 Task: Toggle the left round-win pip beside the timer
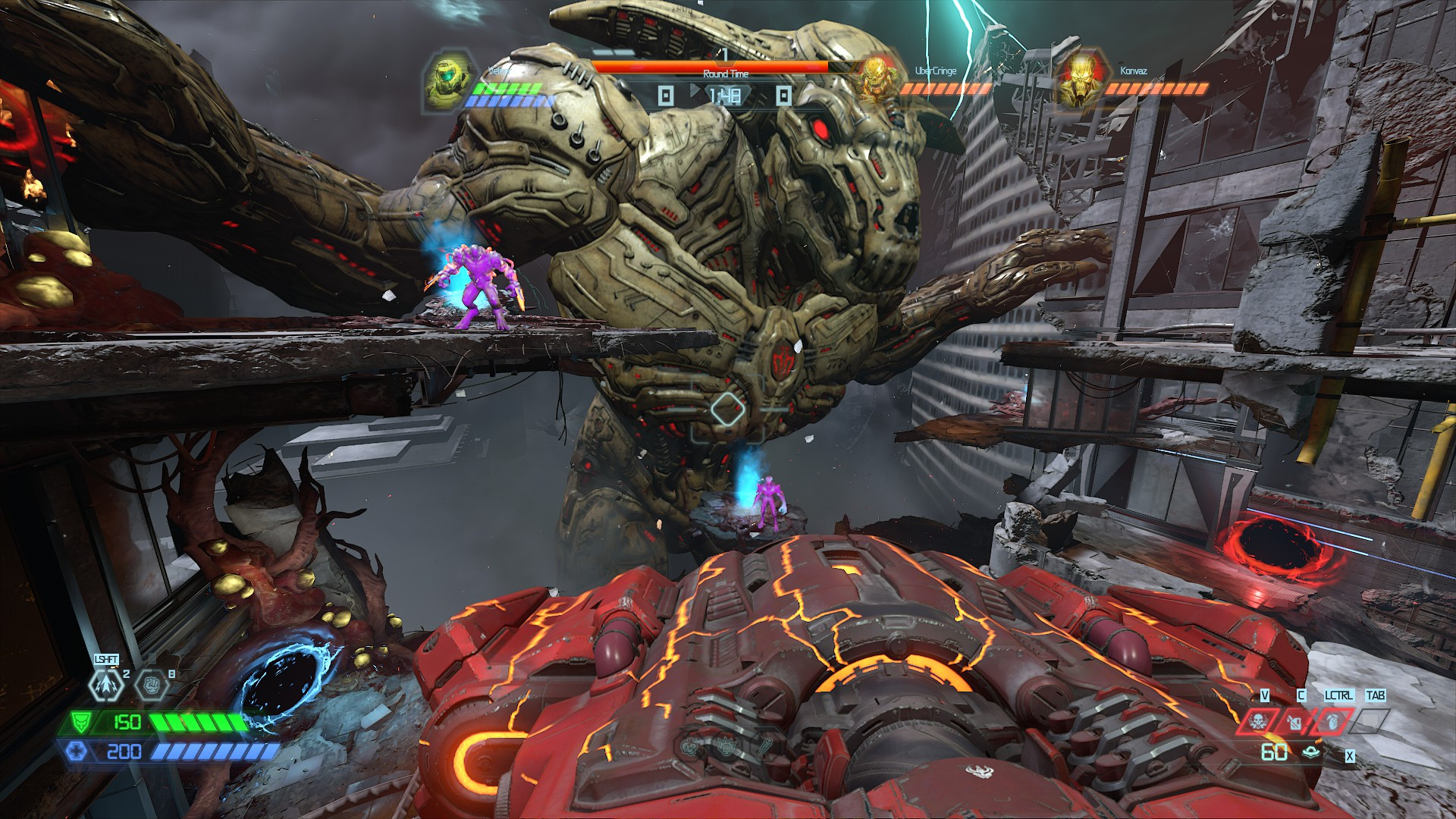pyautogui.click(x=664, y=96)
